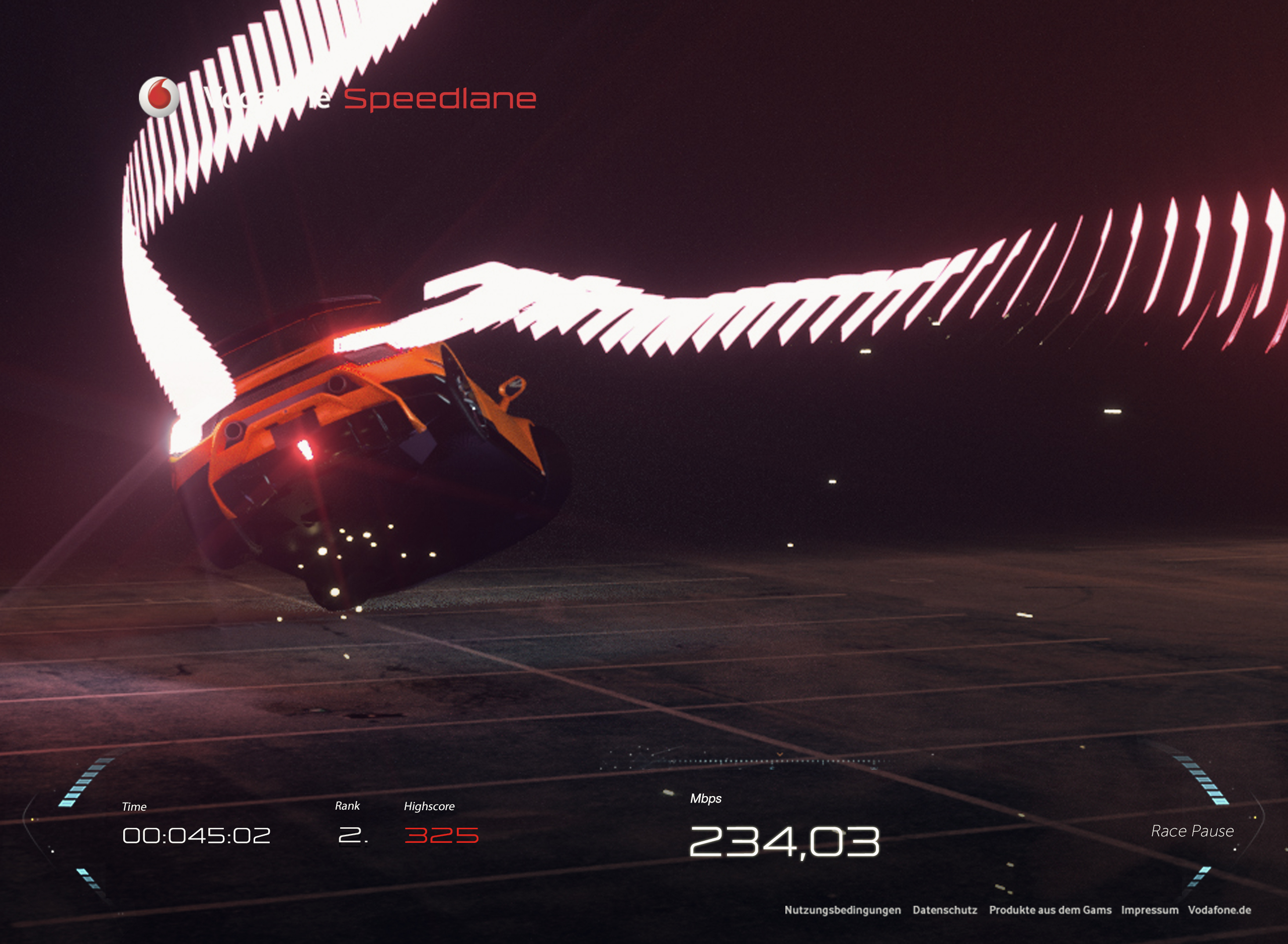This screenshot has width=1288, height=944.
Task: Open the Nutzungsbedingungen link
Action: 843,910
